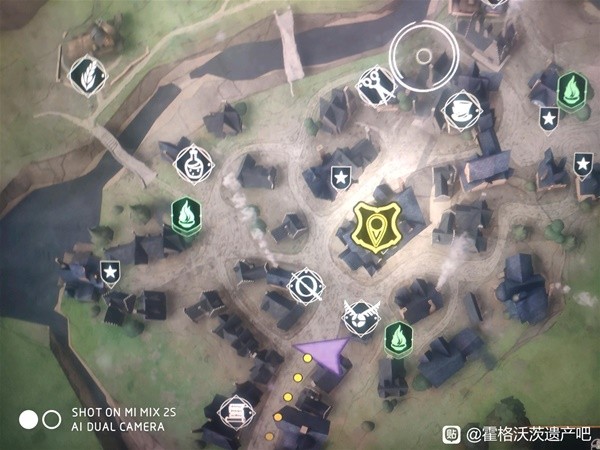The height and width of the screenshot is (450, 600).
Task: Select the top hat clothing shop marker
Action: point(458,109)
